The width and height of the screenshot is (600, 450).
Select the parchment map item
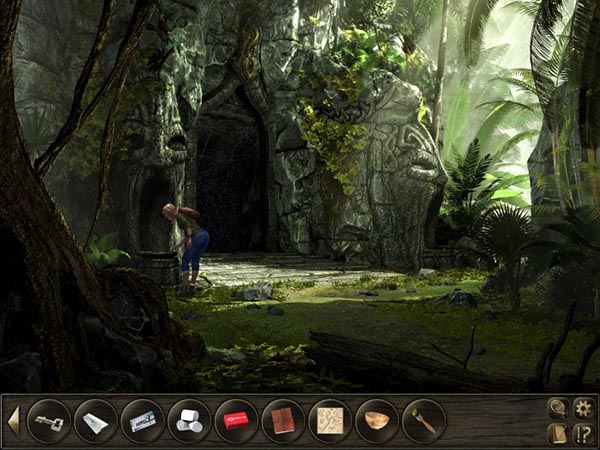pos(329,421)
